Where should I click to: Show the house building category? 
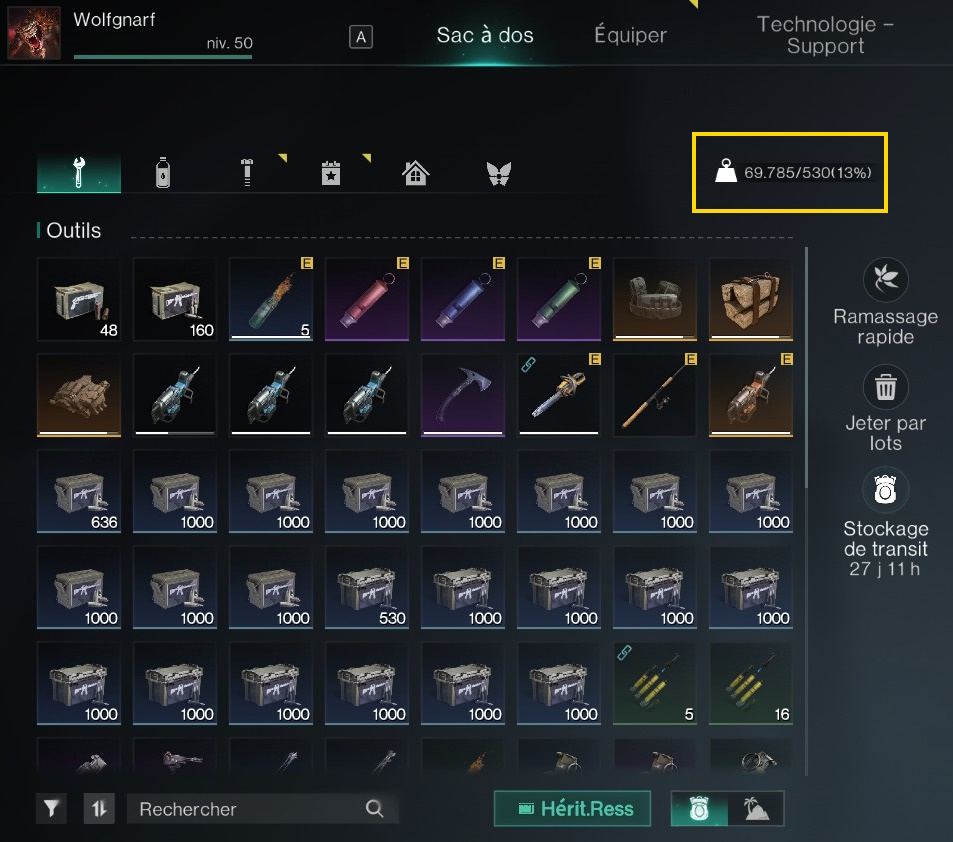(x=415, y=173)
